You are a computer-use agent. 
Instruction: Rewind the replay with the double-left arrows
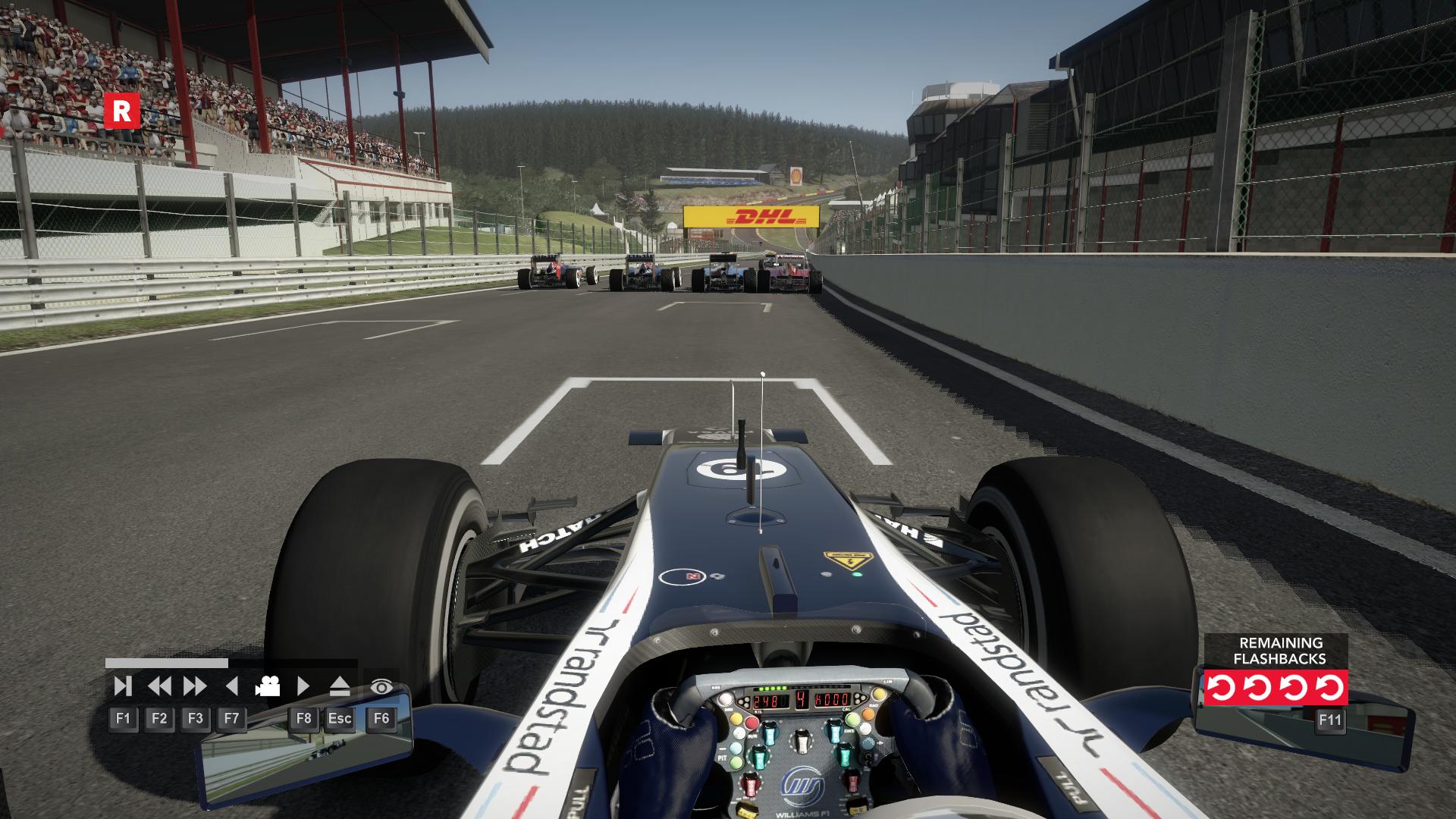[159, 686]
